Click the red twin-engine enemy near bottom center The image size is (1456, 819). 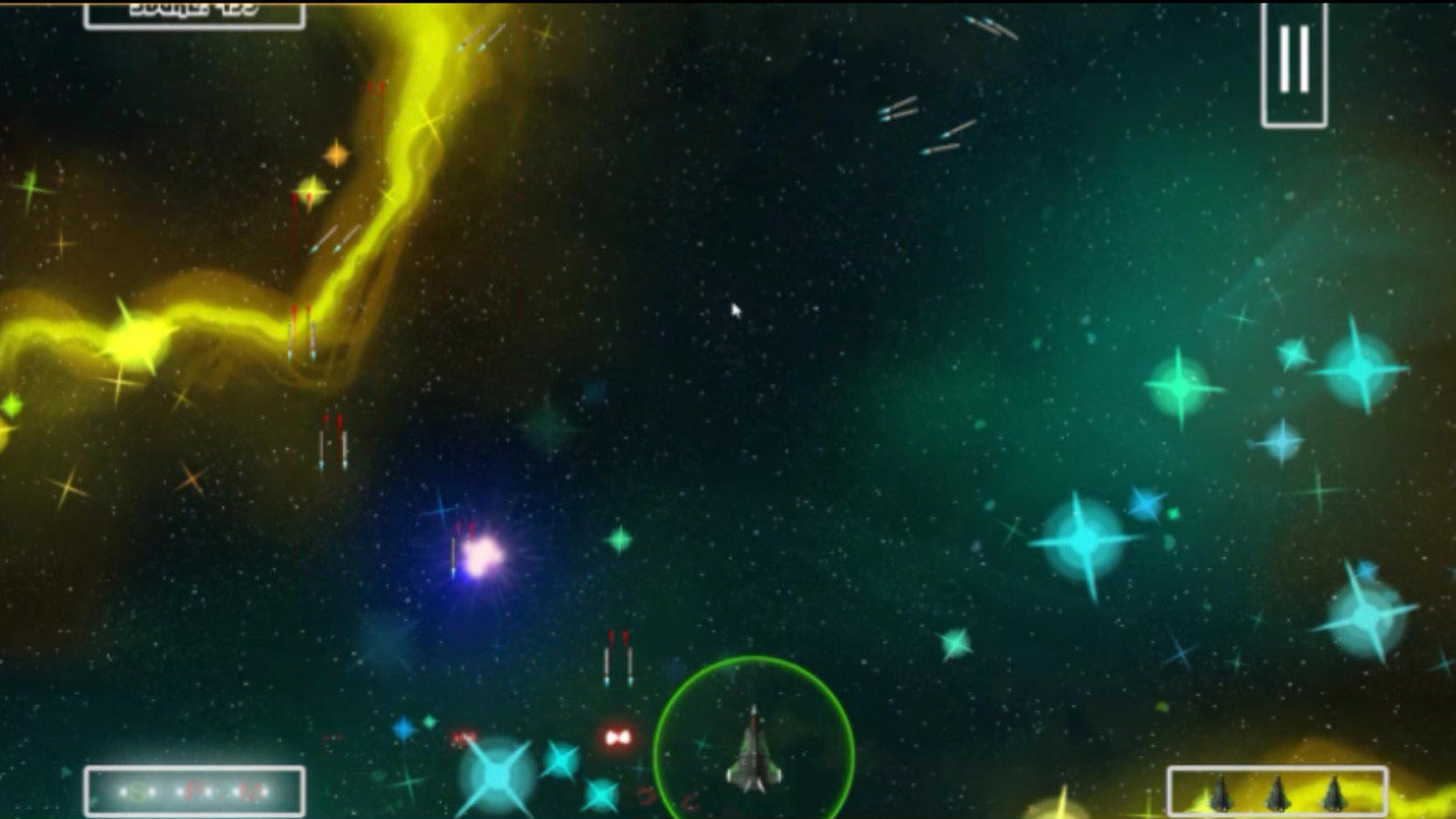click(617, 737)
